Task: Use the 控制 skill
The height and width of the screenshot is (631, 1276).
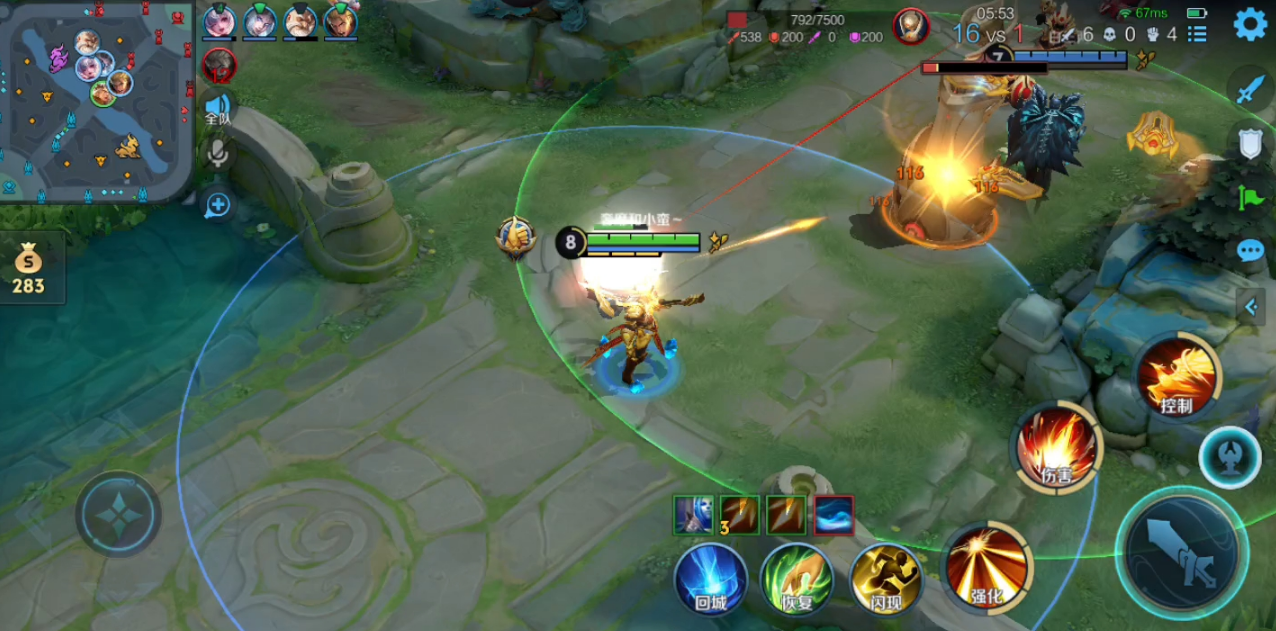Action: point(1177,377)
